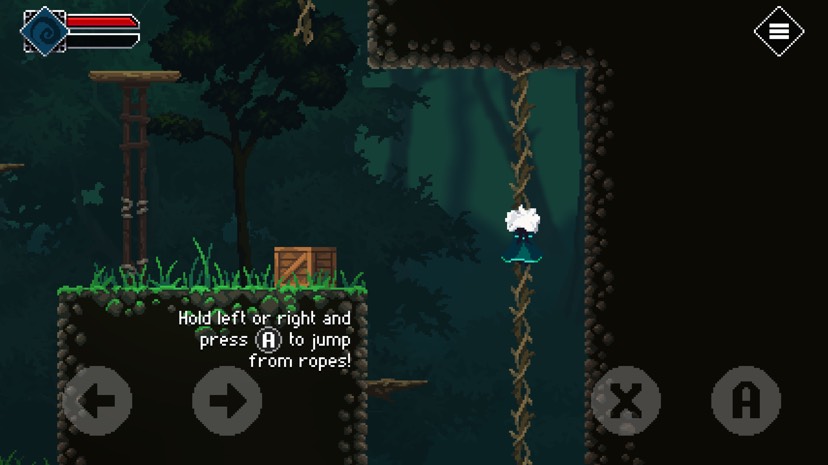This screenshot has width=828, height=465.
Task: Tap the right arrow movement button
Action: (x=227, y=401)
